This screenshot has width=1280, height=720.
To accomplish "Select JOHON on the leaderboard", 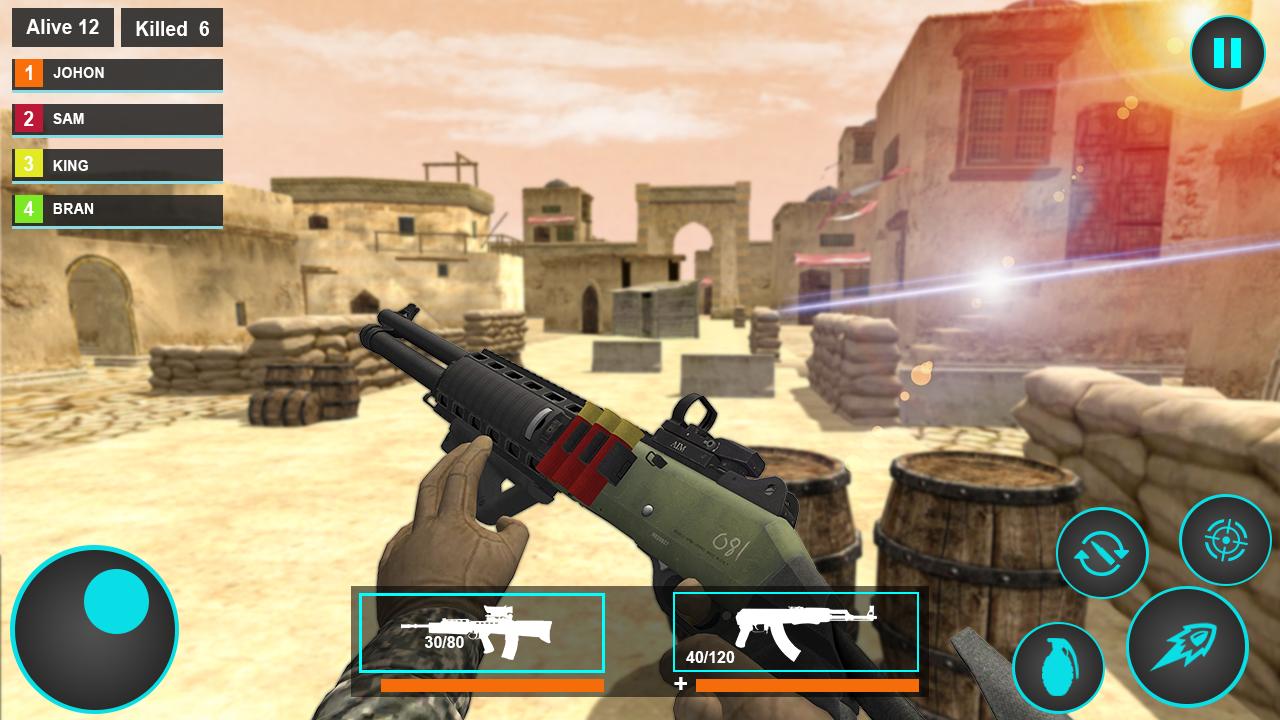I will click(x=117, y=73).
